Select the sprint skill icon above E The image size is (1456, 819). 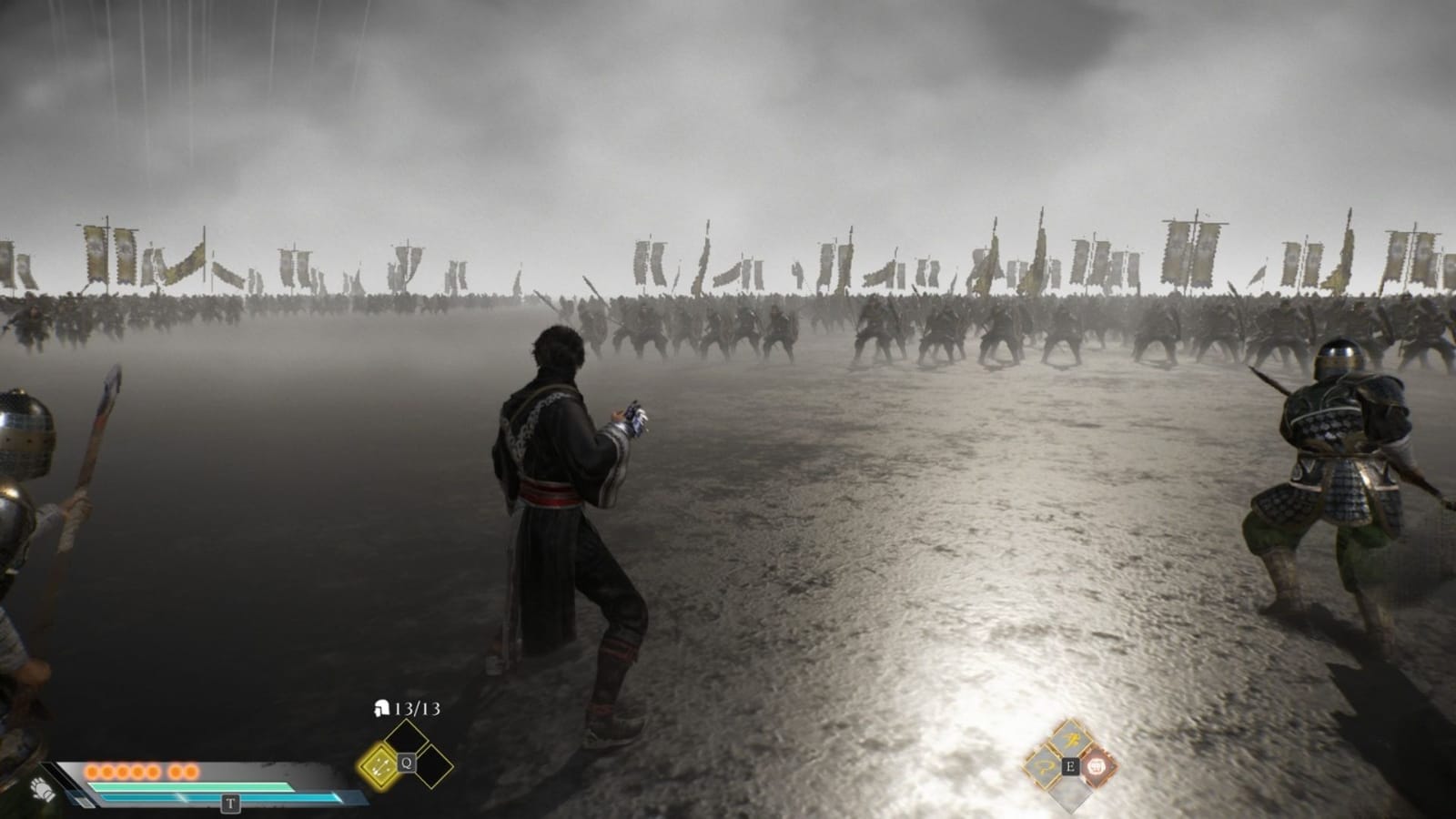click(x=1070, y=738)
